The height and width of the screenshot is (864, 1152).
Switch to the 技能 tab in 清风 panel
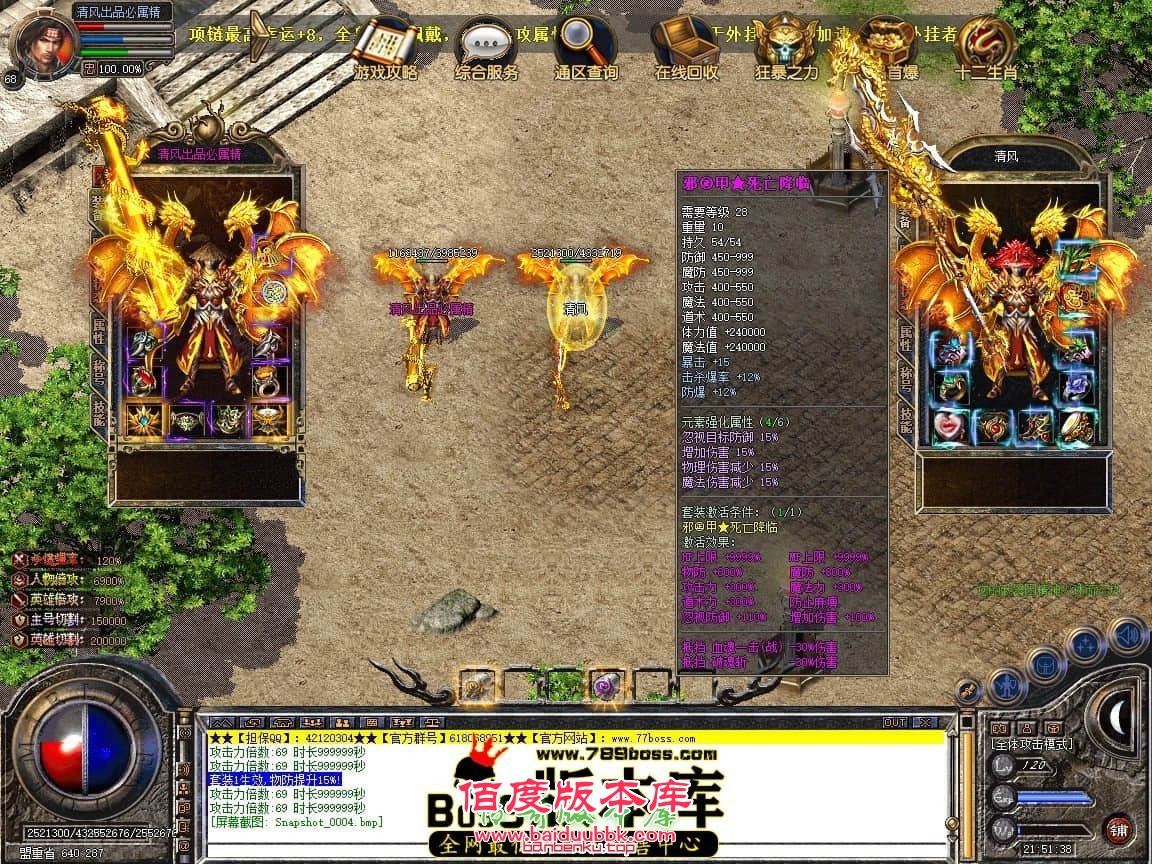coord(906,419)
